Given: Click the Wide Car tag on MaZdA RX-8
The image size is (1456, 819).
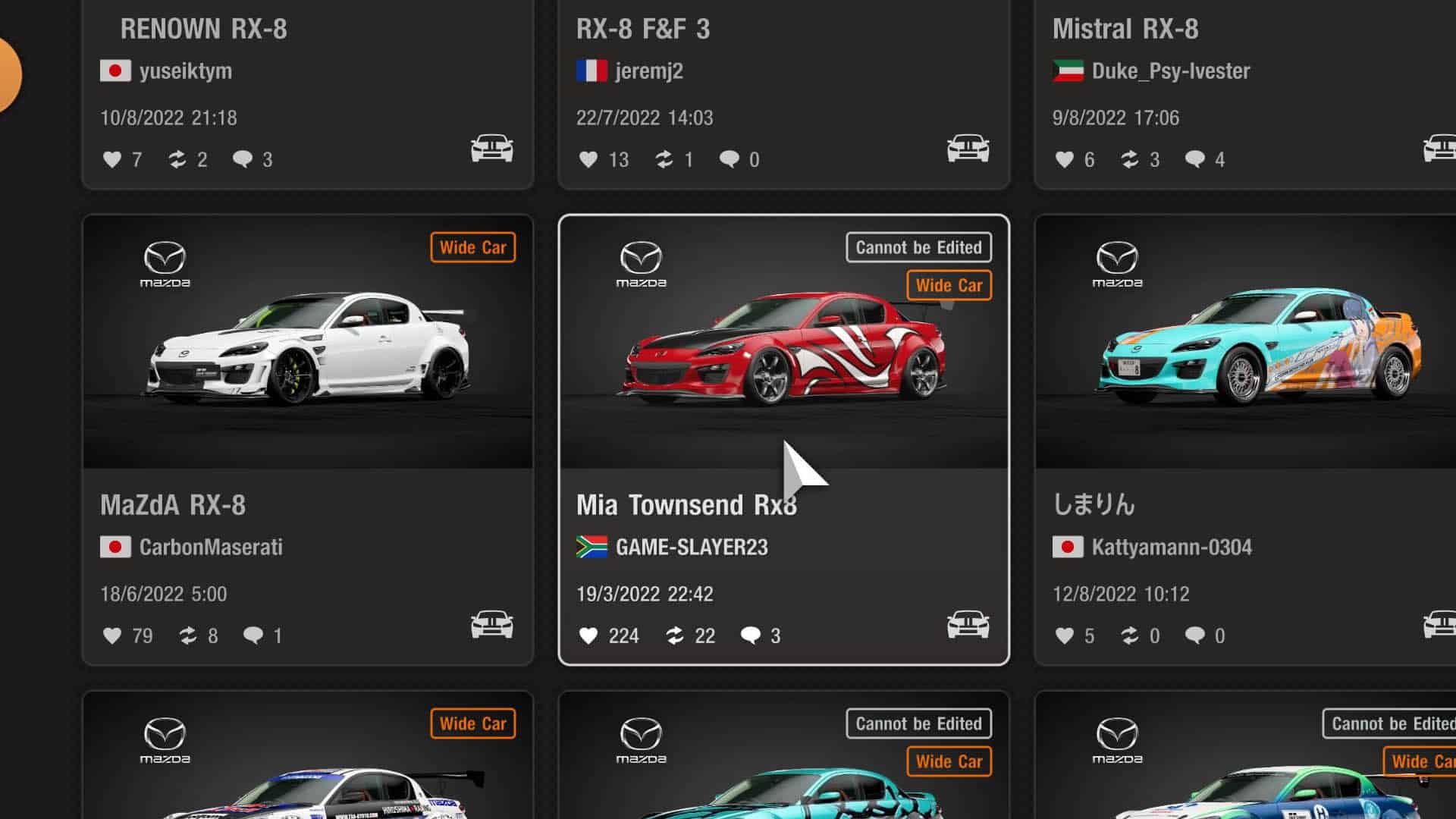Looking at the screenshot, I should (x=472, y=247).
